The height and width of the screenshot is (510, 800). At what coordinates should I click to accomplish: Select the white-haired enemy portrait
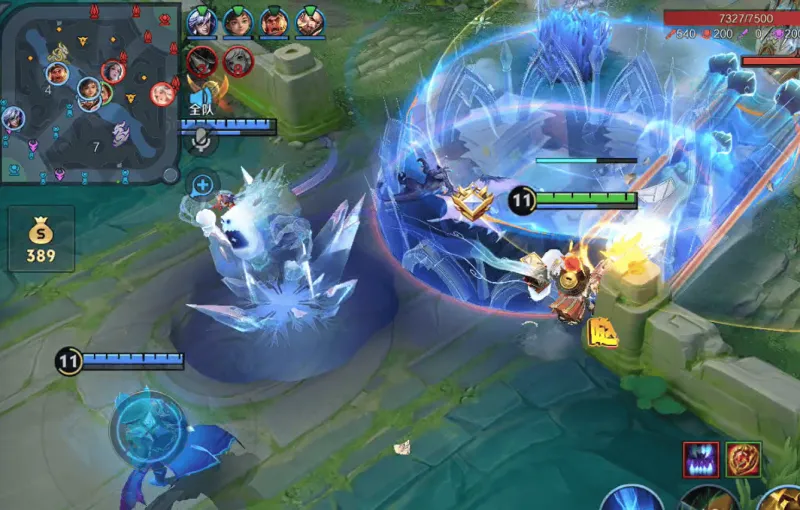click(238, 61)
